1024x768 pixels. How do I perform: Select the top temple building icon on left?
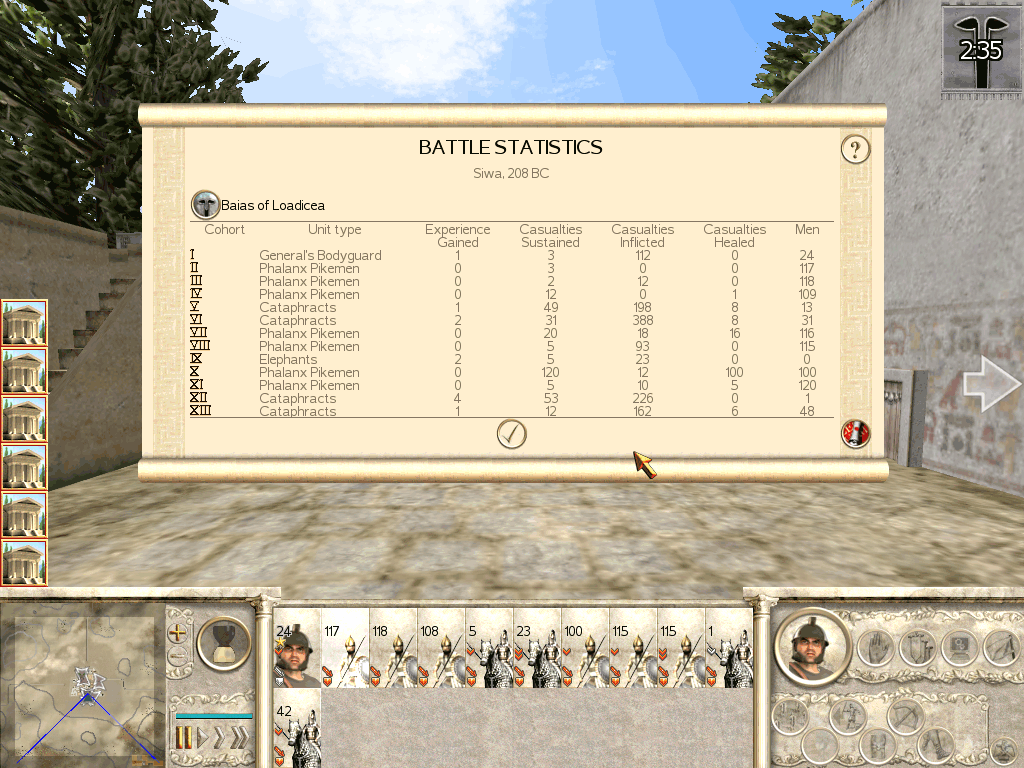[x=24, y=323]
